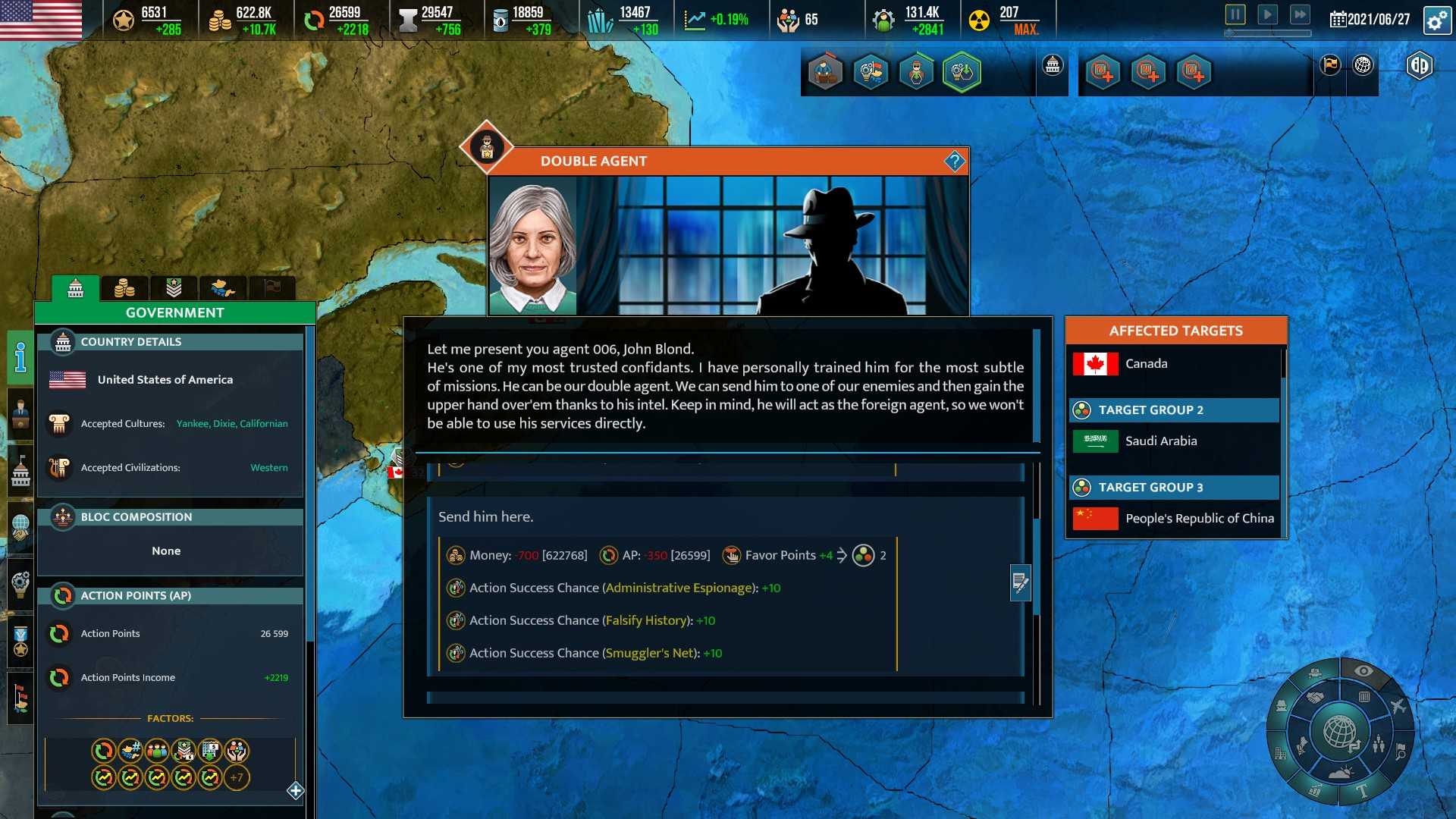Switch to the military tab on the Government panel

click(x=173, y=288)
